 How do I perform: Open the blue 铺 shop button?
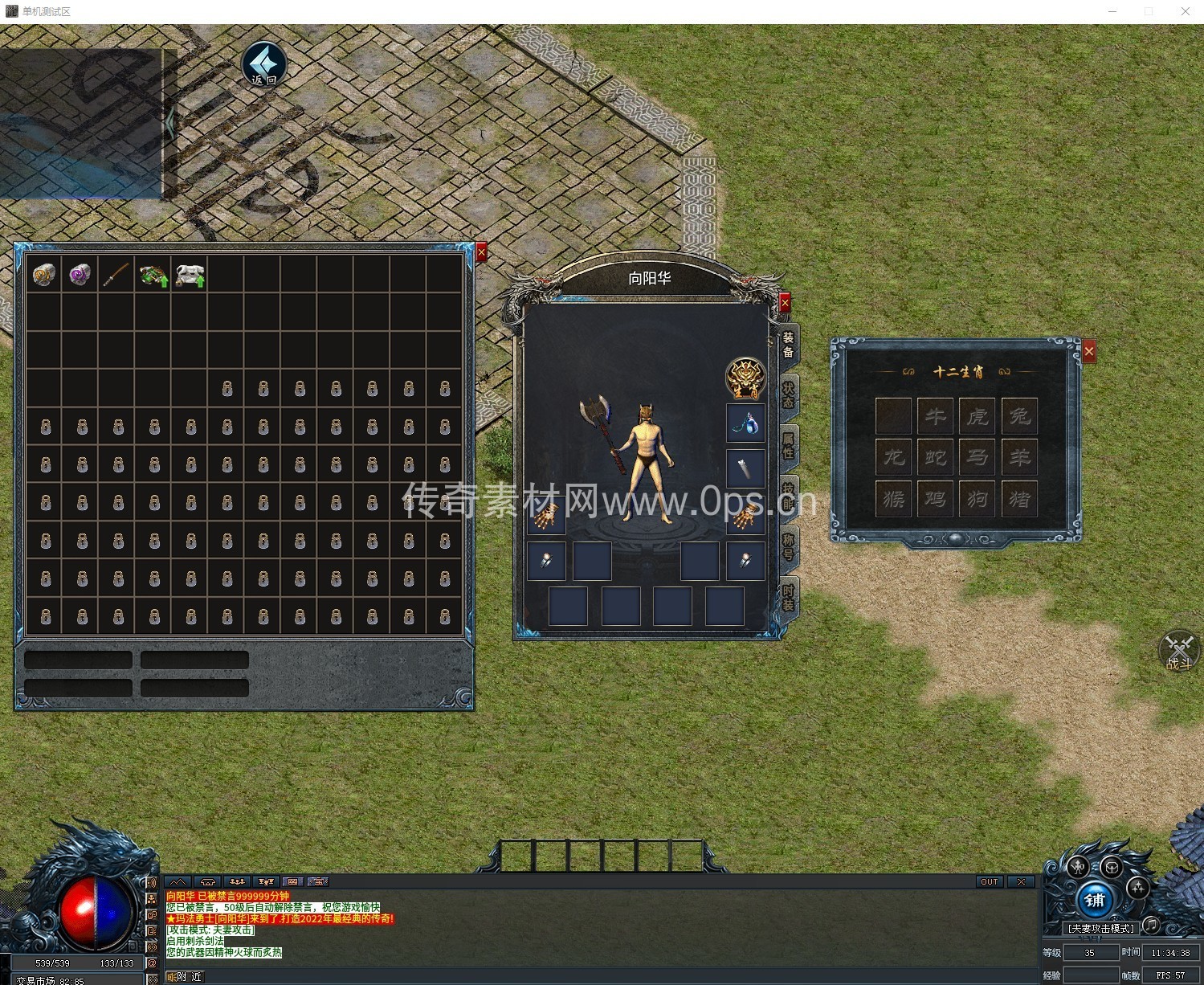tap(1095, 900)
